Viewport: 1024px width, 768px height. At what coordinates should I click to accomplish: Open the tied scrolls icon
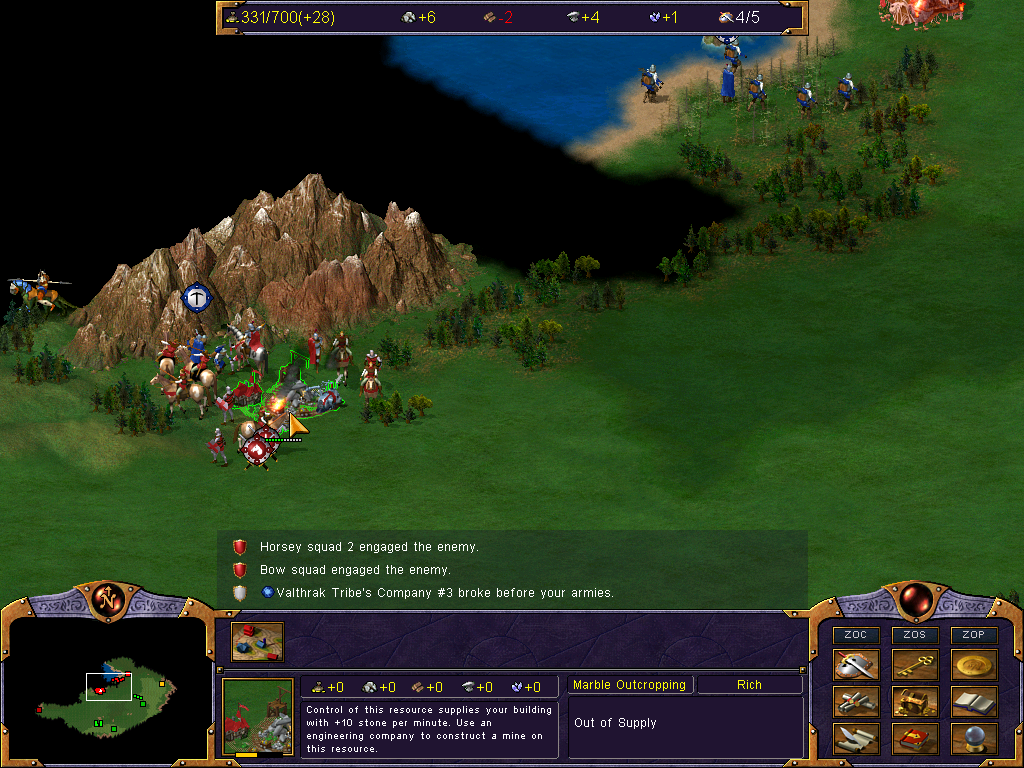point(856,702)
